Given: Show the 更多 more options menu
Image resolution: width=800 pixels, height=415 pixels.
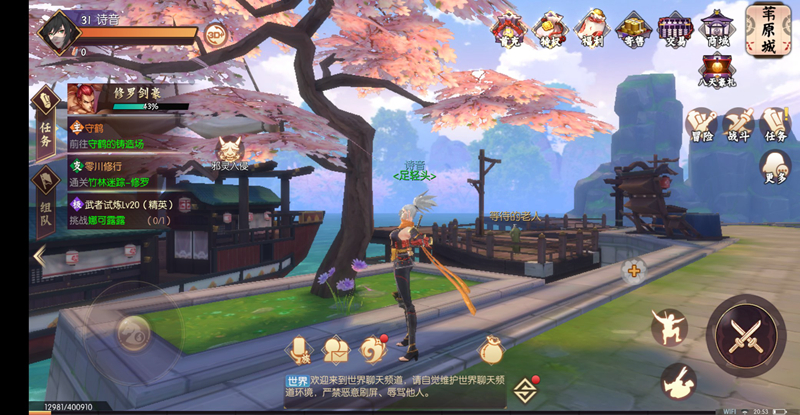Looking at the screenshot, I should (x=774, y=166).
